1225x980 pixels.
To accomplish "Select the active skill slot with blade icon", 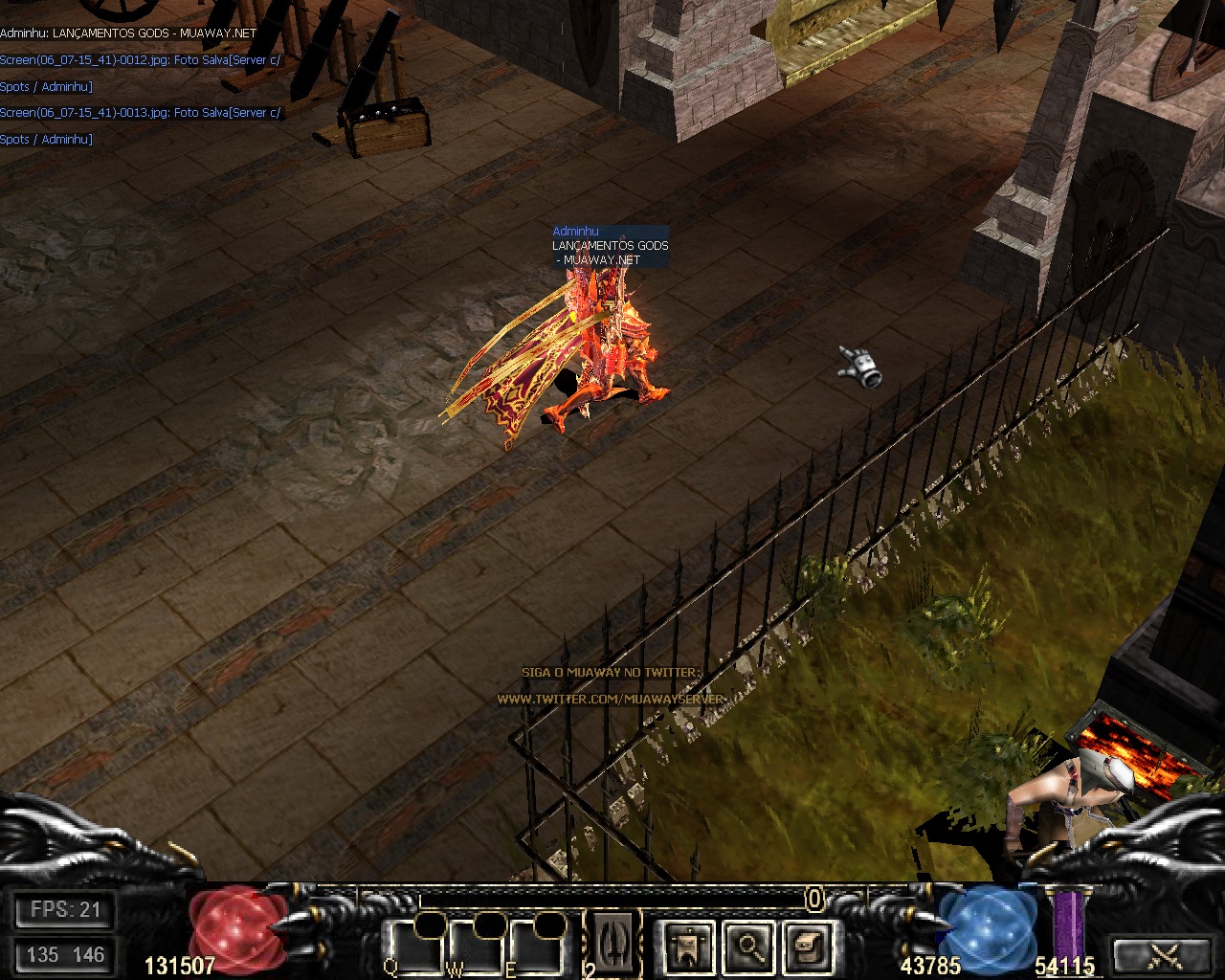I will 612,942.
